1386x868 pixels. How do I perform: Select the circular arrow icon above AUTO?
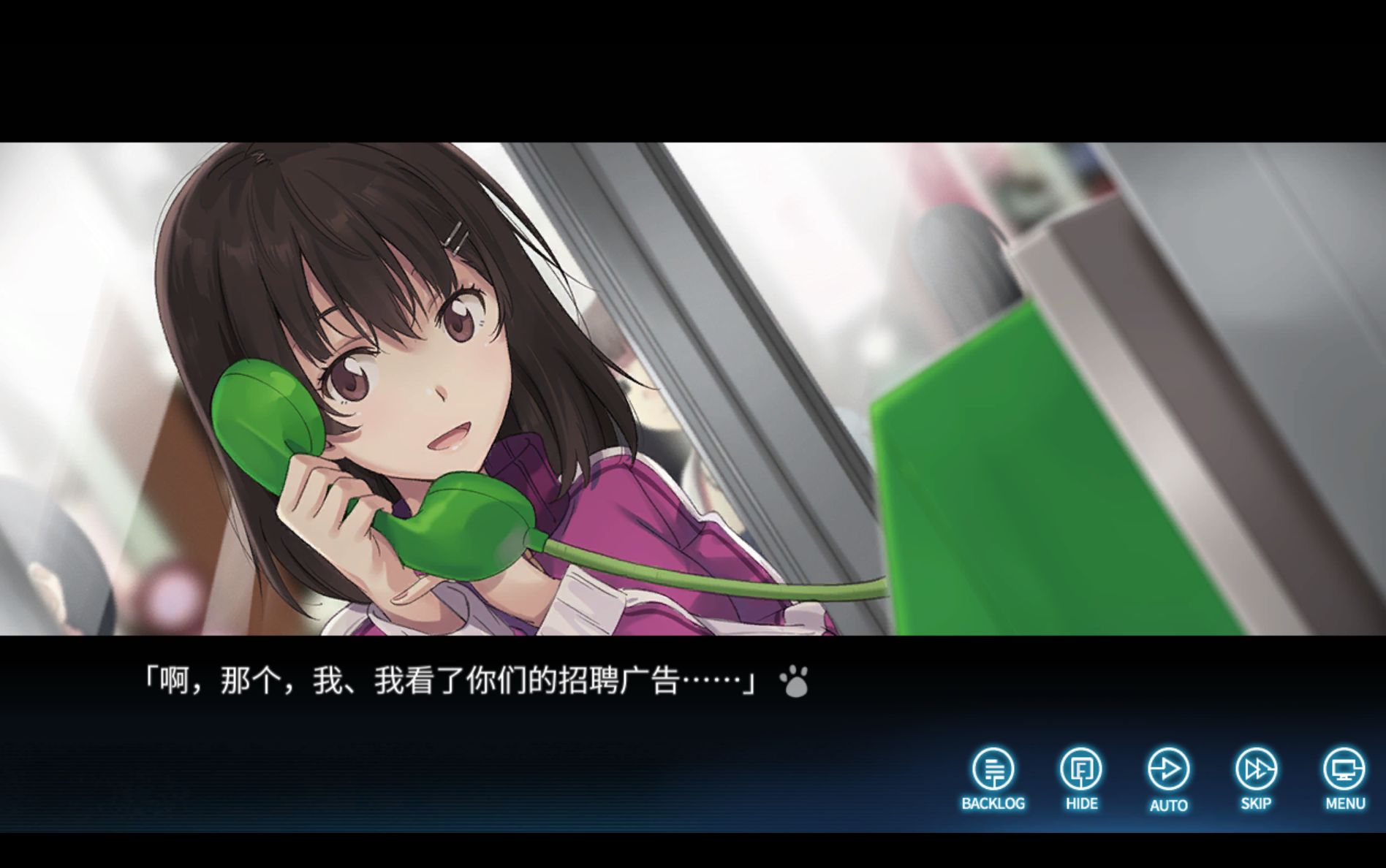pyautogui.click(x=1170, y=768)
